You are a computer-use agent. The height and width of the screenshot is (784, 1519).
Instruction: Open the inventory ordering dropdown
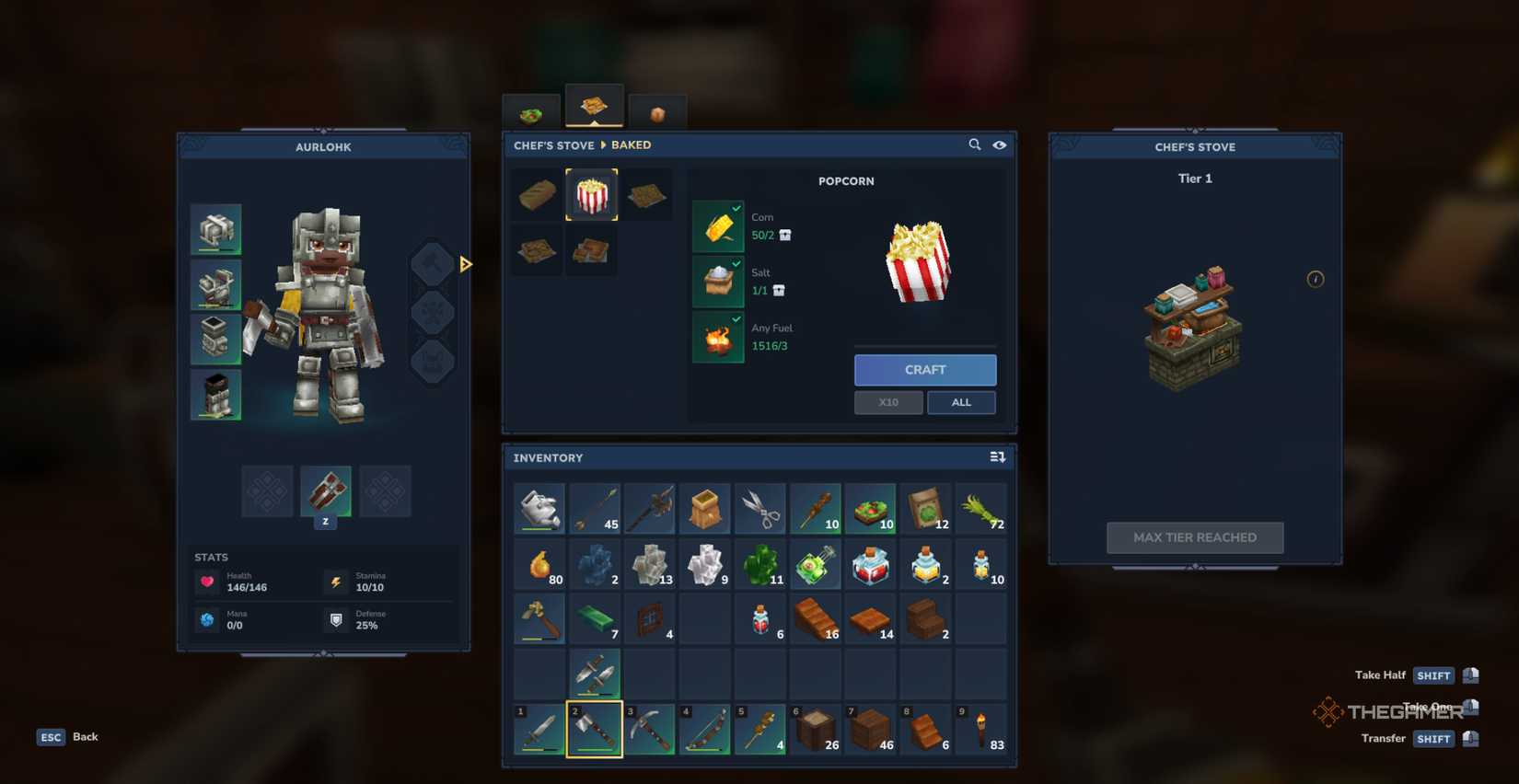point(997,457)
